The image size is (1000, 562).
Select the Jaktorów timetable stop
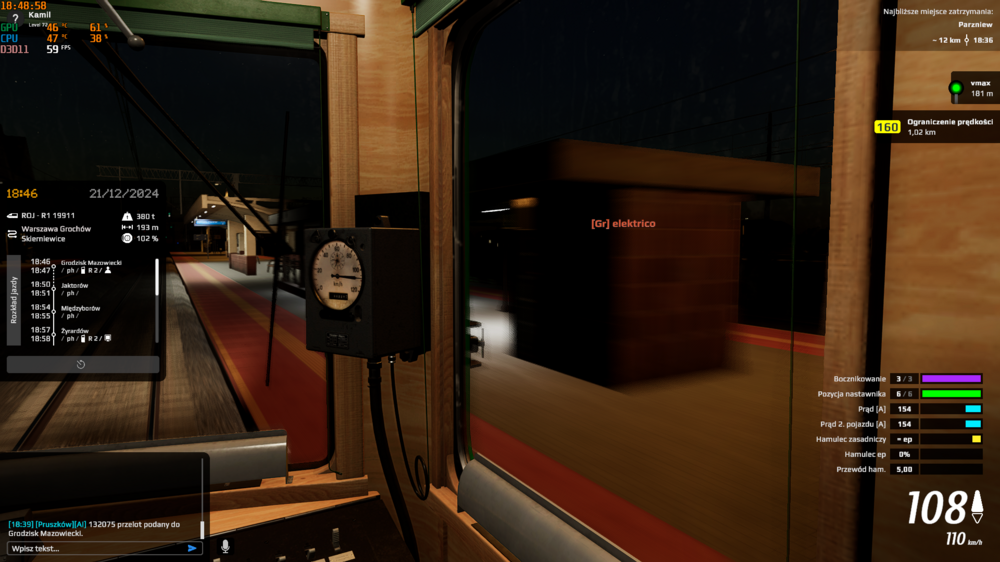[x=75, y=285]
